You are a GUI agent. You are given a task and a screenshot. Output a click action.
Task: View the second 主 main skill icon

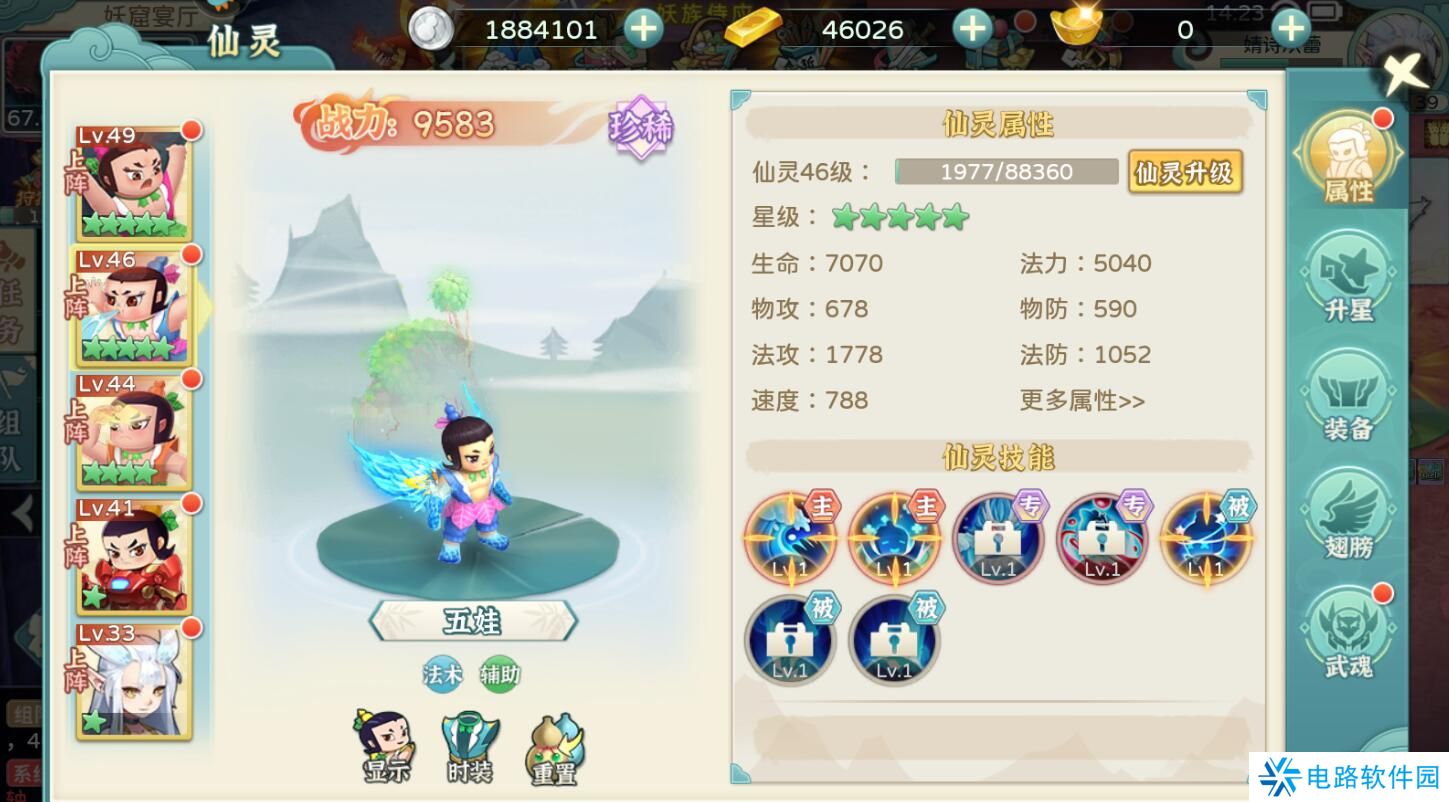pos(894,540)
